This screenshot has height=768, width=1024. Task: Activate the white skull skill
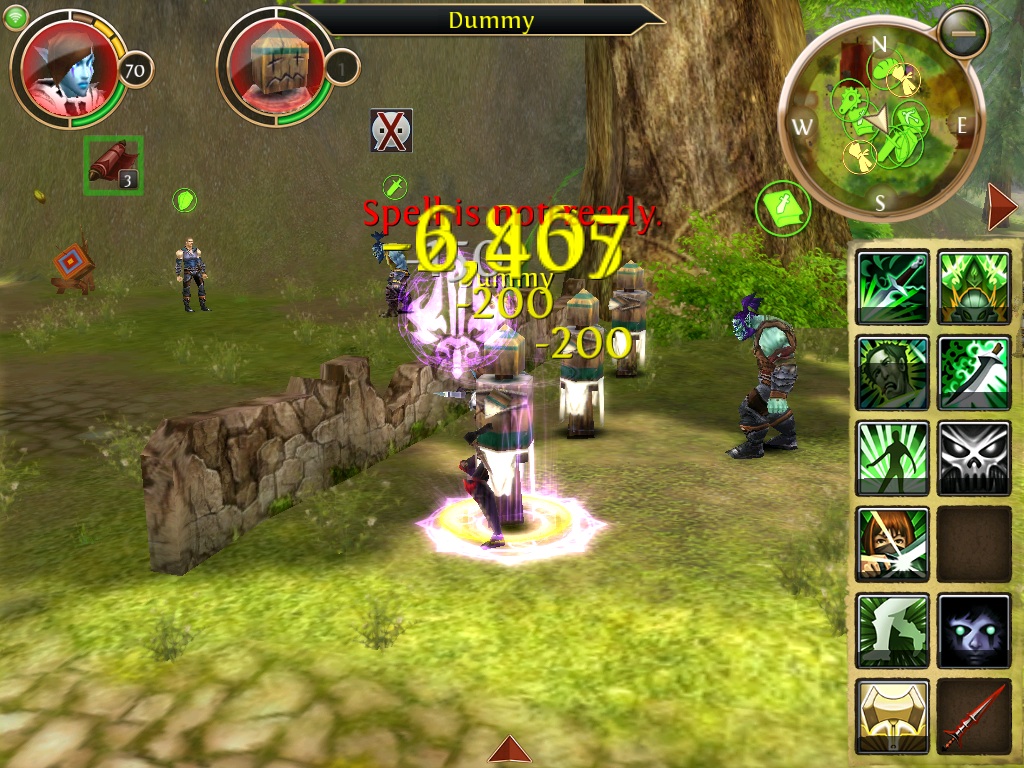(x=973, y=458)
